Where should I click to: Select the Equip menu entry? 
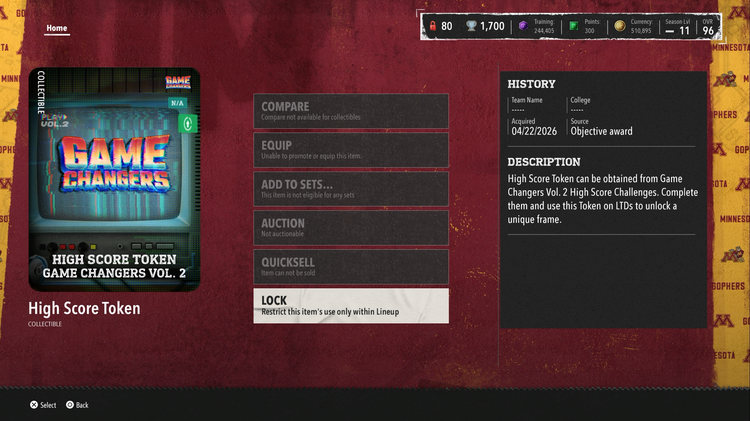click(x=350, y=150)
